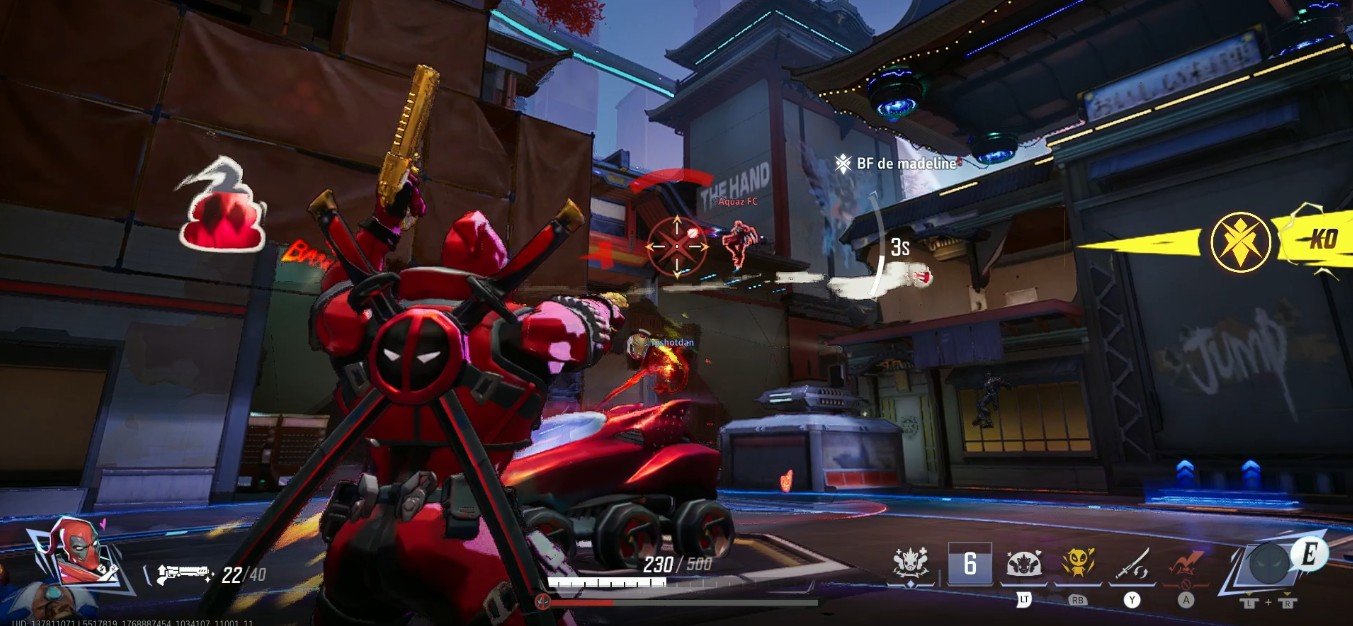Switch weapons with the katana swap icon
Image resolution: width=1353 pixels, height=626 pixels.
point(1132,565)
